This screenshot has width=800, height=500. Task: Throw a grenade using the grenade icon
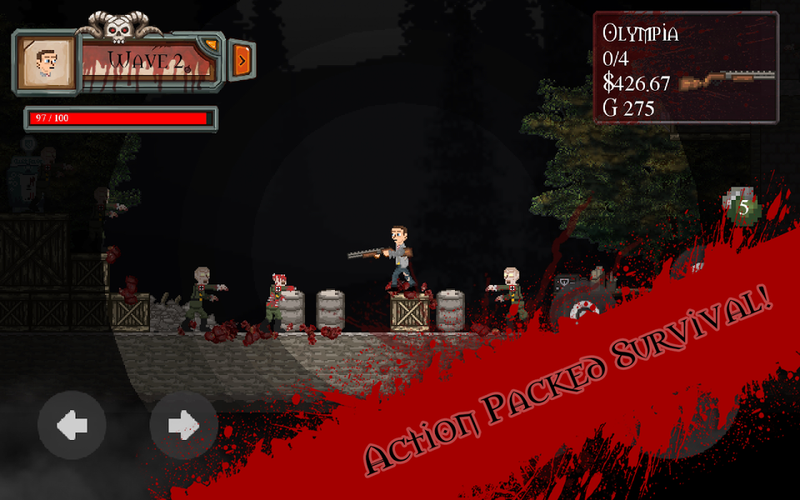coord(741,207)
